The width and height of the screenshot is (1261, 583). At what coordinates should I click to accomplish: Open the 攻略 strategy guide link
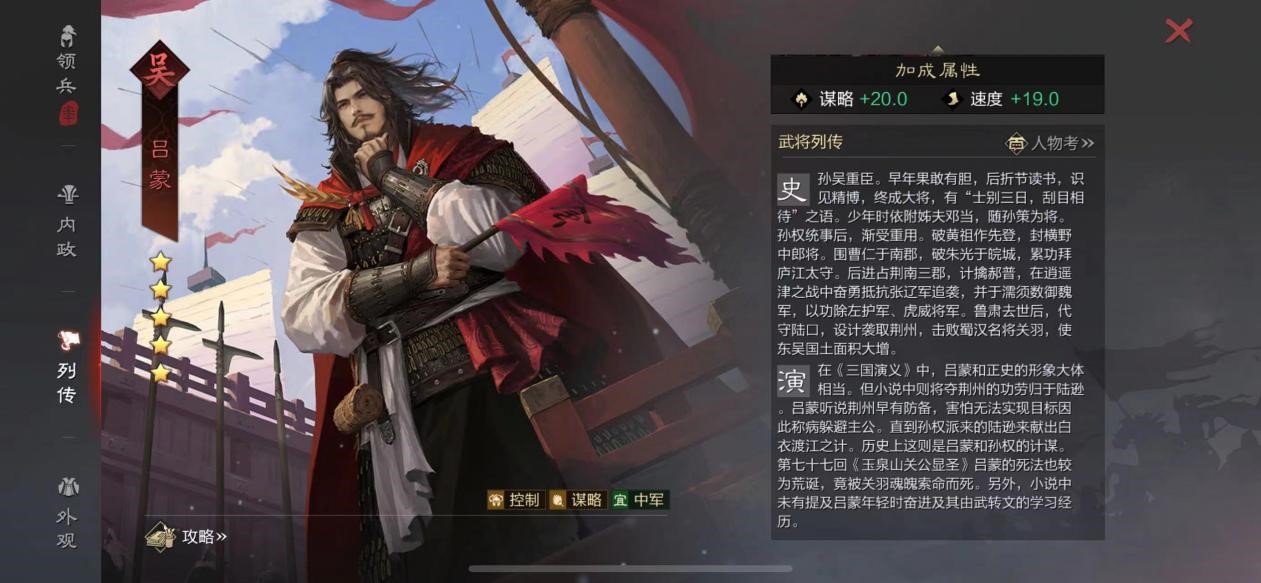(x=188, y=537)
